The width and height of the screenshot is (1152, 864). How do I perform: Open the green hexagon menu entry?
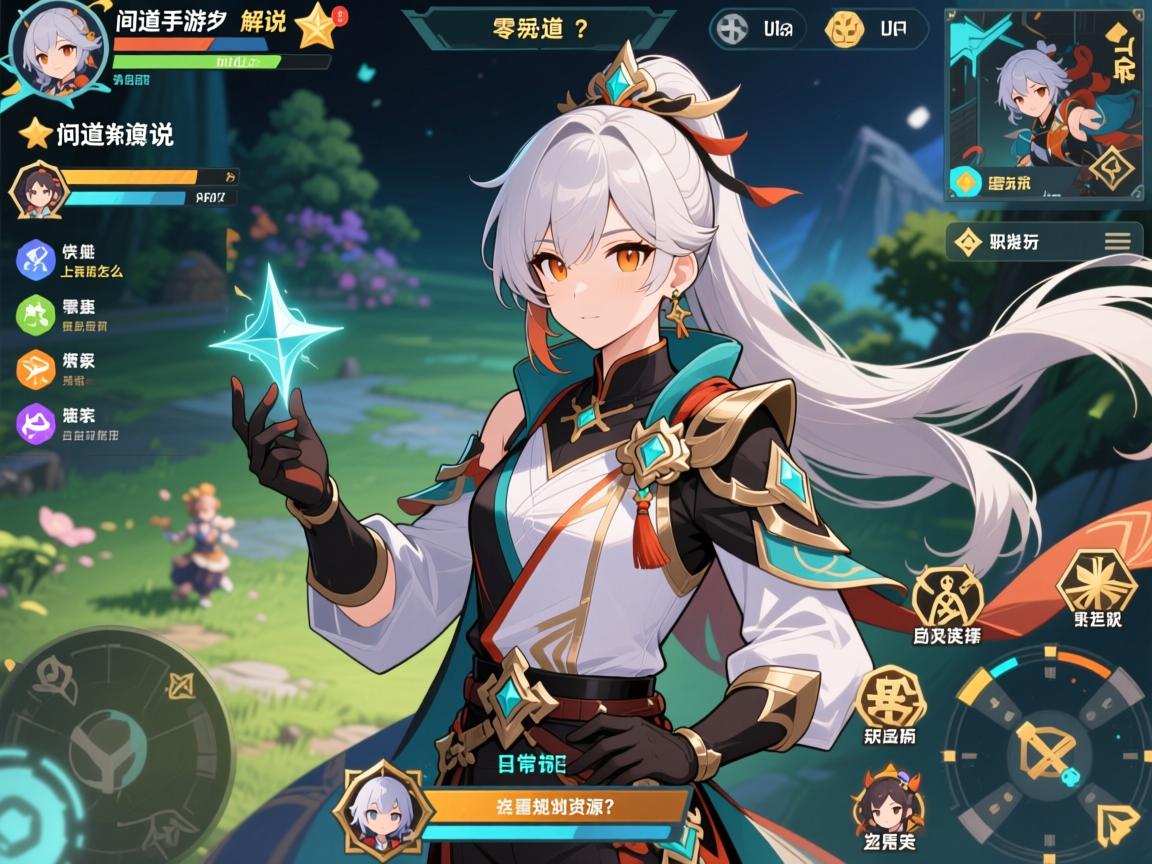pos(37,314)
